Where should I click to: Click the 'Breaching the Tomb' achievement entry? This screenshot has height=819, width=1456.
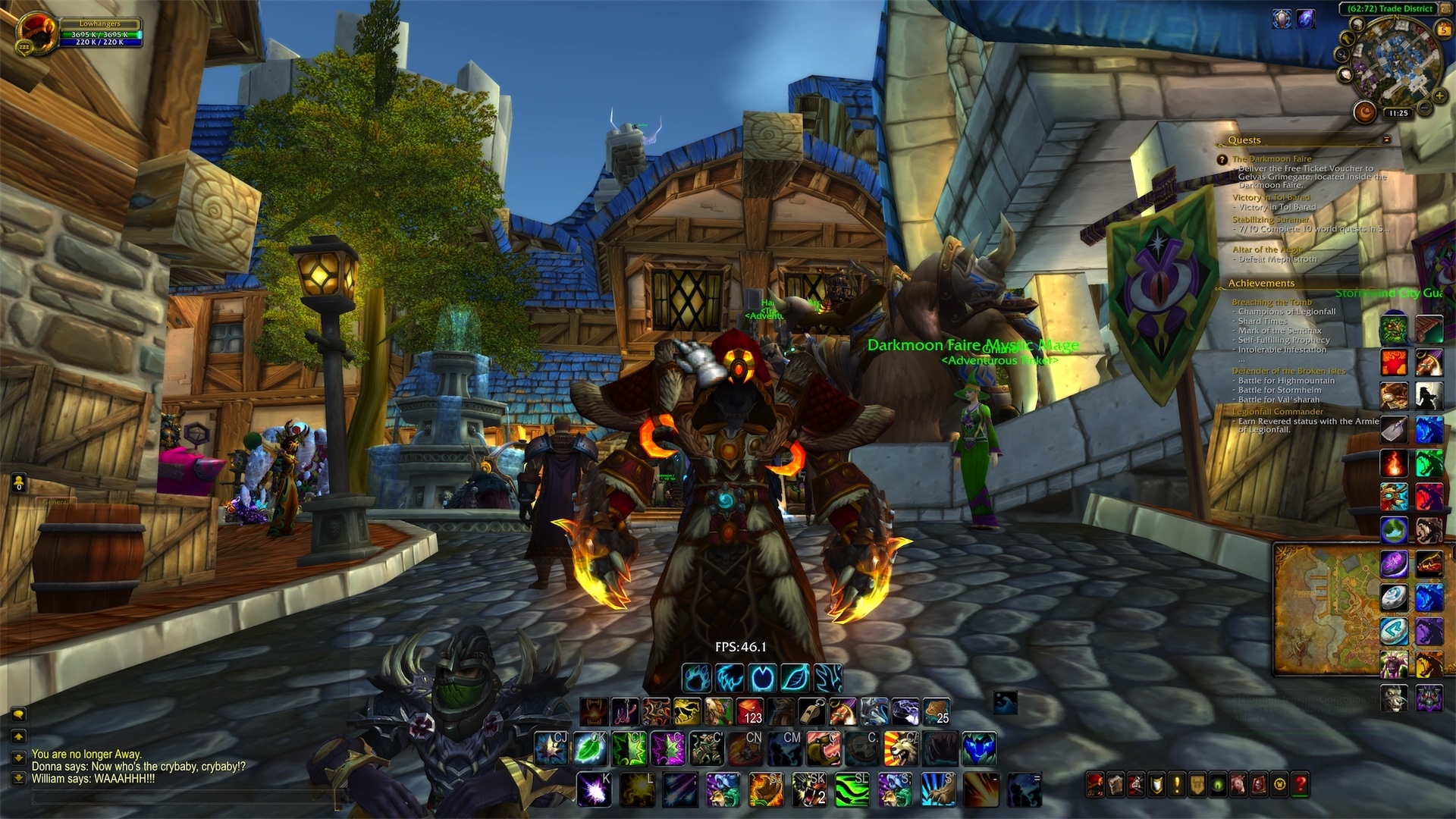[x=1272, y=303]
